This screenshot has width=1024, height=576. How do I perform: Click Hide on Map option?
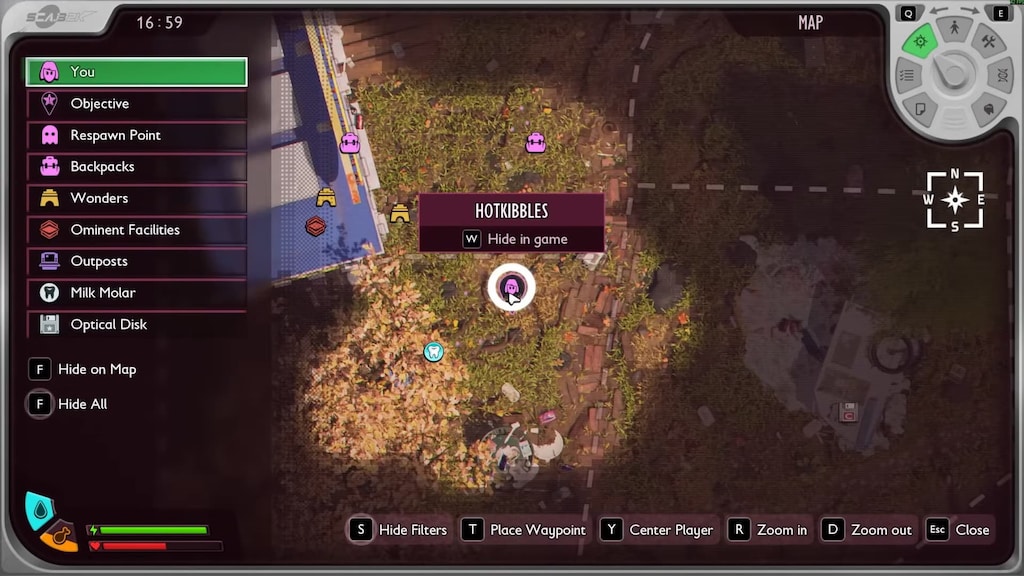[84, 369]
